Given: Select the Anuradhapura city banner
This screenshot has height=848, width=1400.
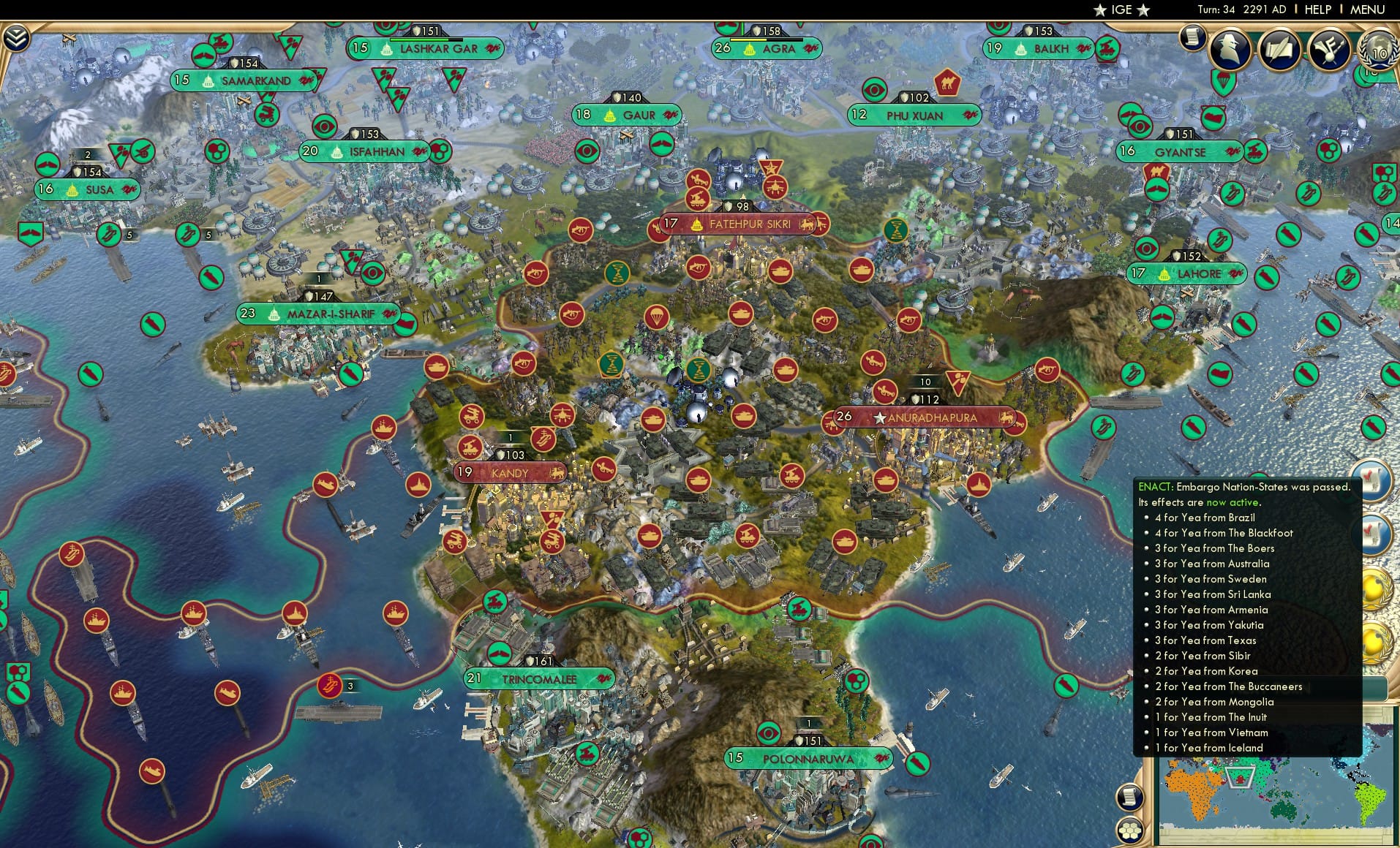Looking at the screenshot, I should pyautogui.click(x=927, y=418).
